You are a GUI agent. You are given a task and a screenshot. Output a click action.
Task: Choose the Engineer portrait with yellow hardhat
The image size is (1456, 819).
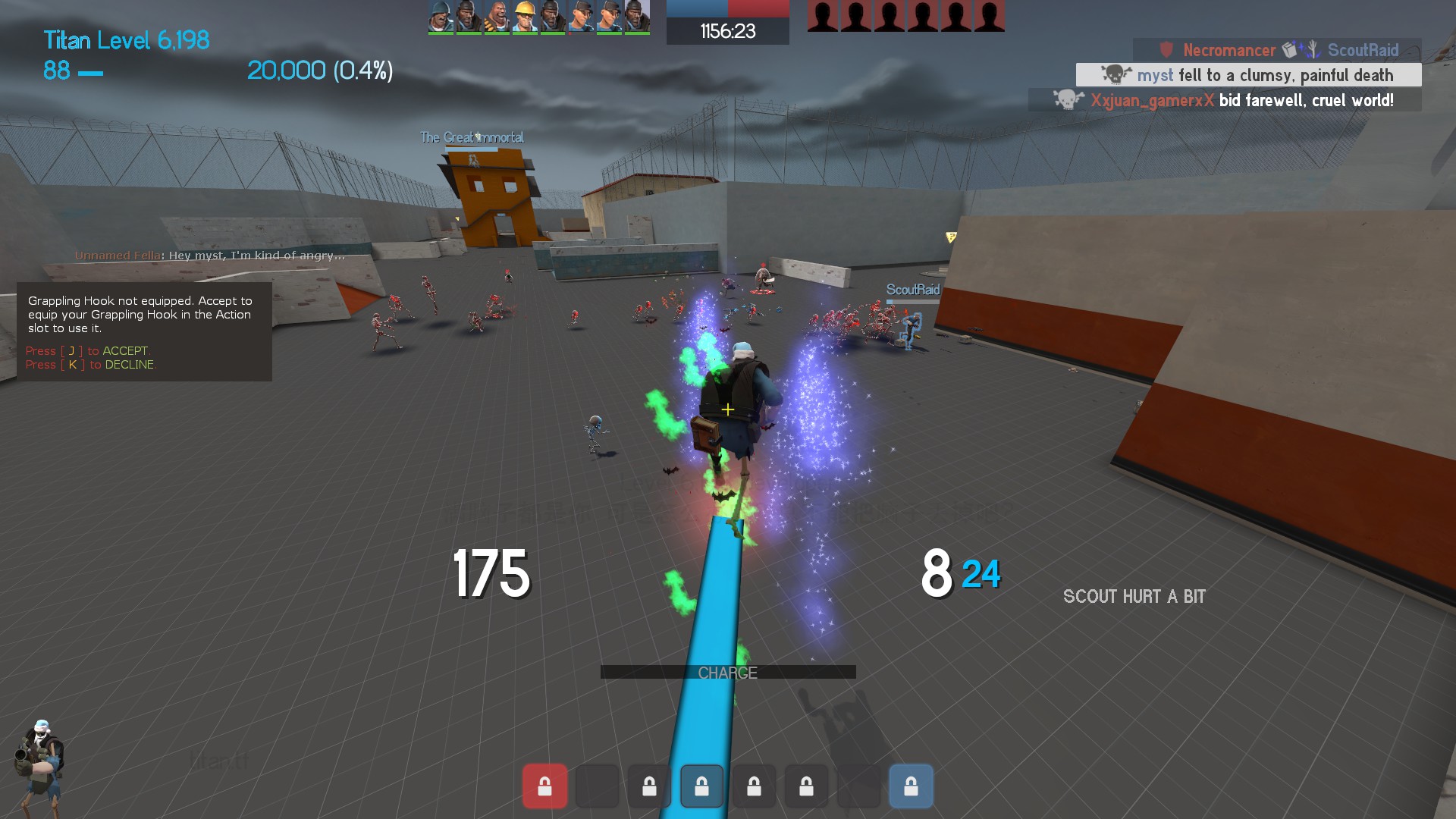[525, 17]
